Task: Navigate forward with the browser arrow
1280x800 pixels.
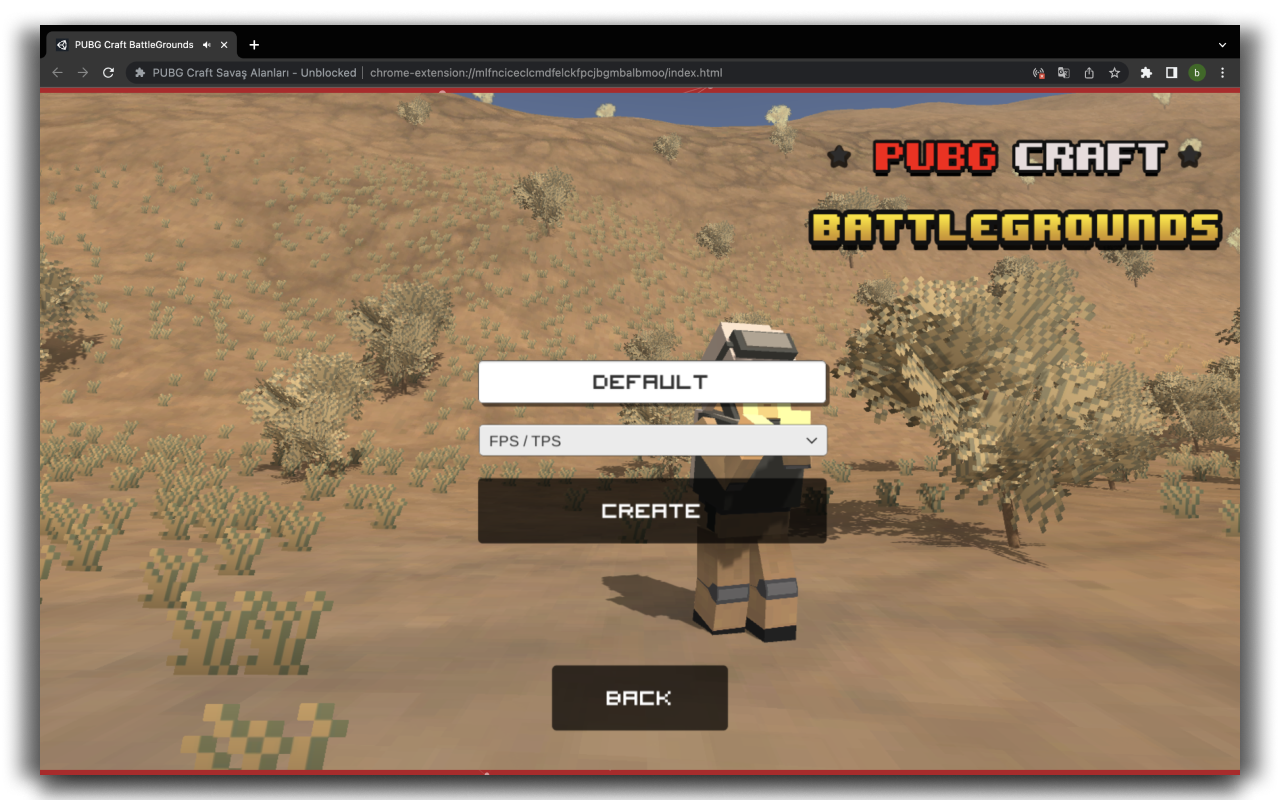Action: pyautogui.click(x=83, y=72)
